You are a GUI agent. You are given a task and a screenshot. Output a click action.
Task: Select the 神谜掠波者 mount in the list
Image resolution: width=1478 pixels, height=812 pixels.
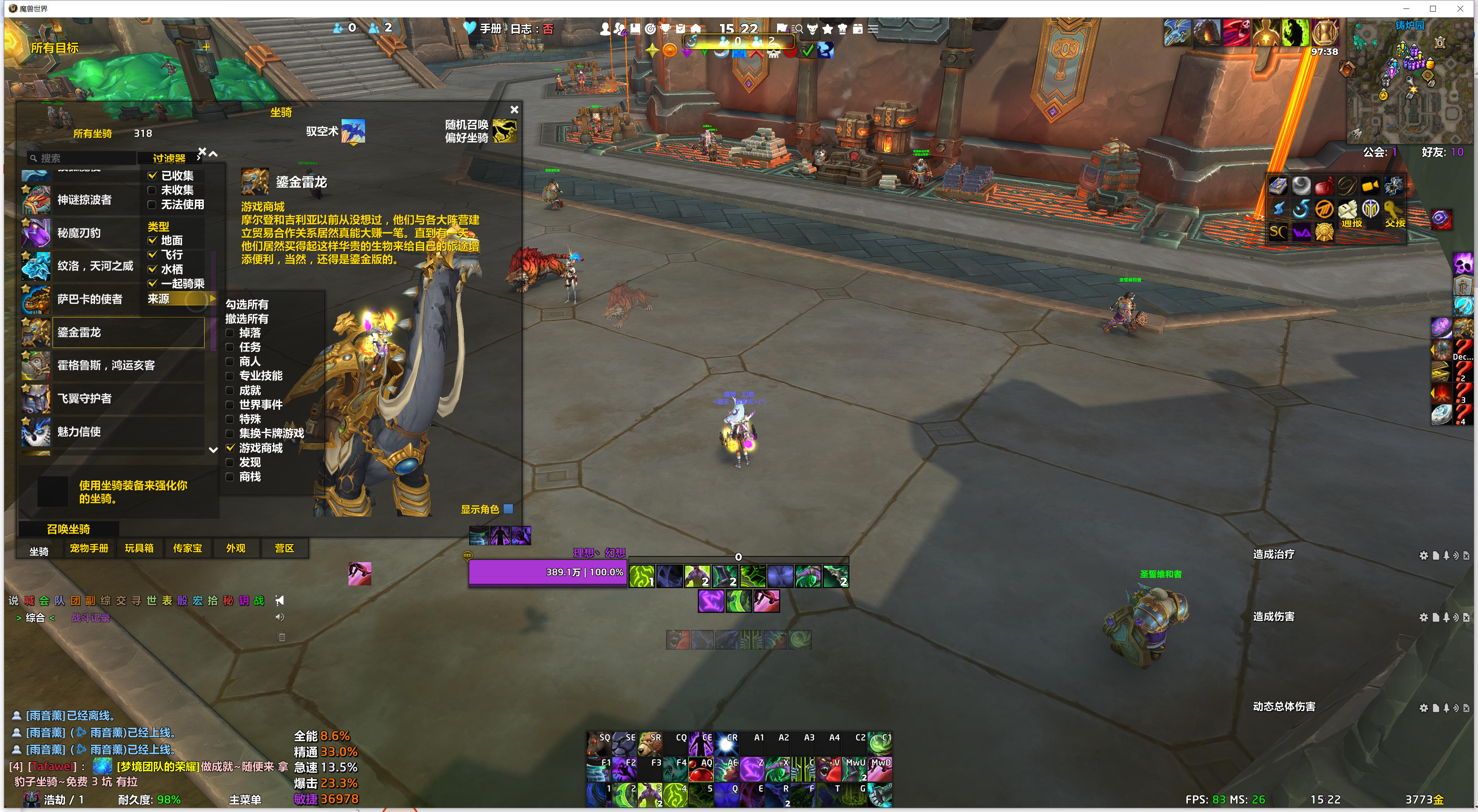click(x=84, y=200)
